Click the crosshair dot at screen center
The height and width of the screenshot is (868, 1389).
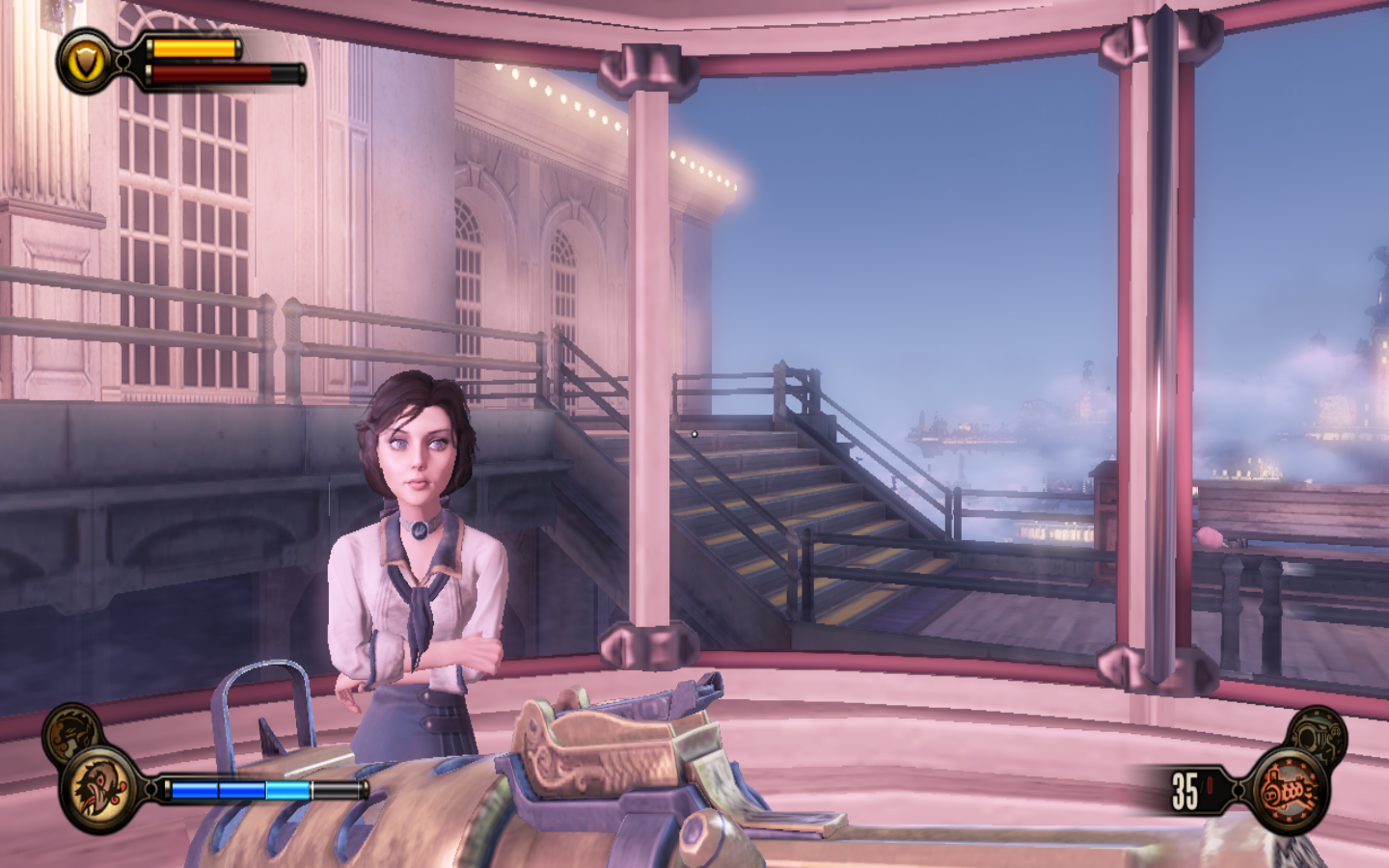point(694,435)
